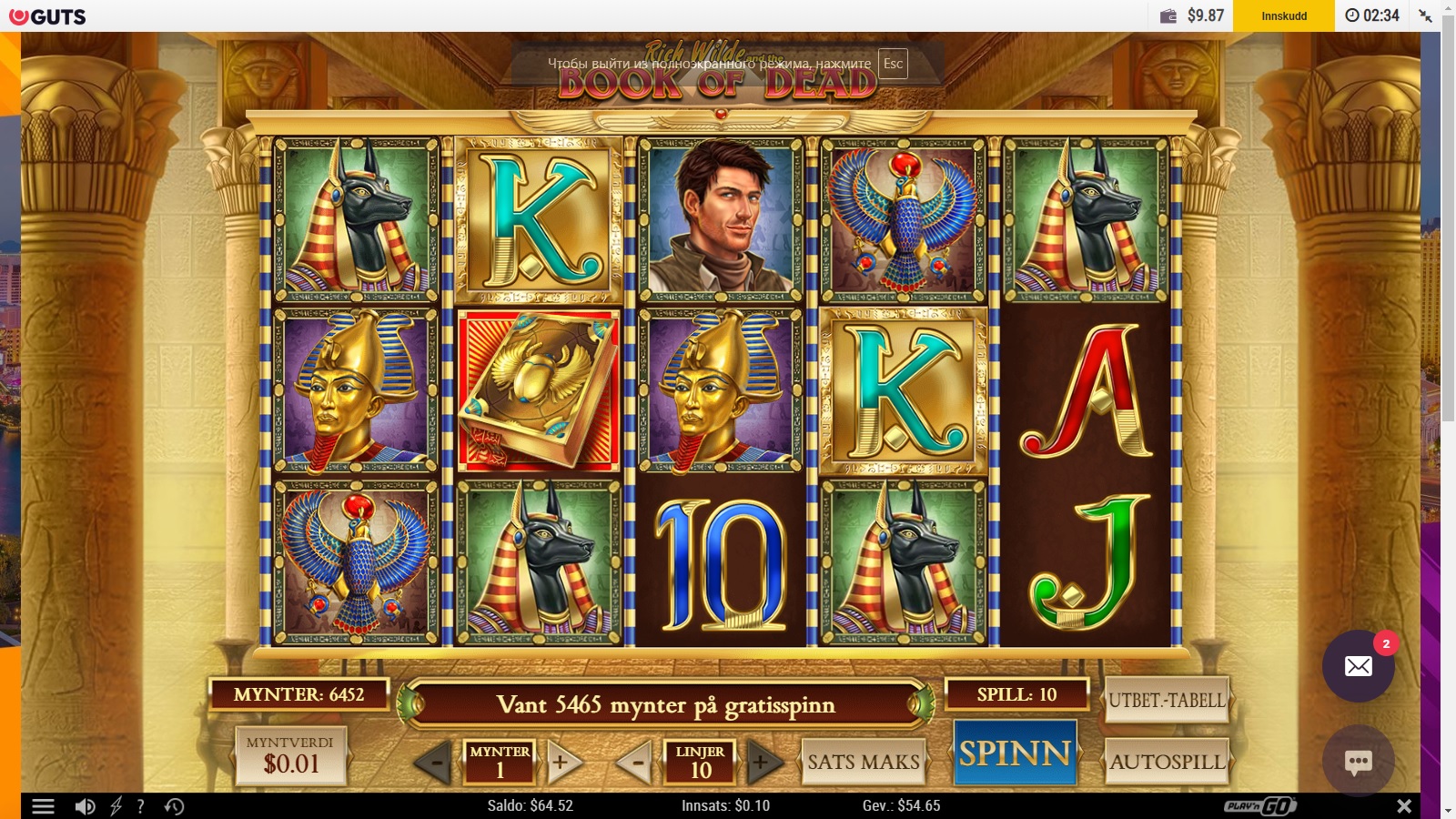Image resolution: width=1456 pixels, height=819 pixels.
Task: Toggle sound with speaker icon
Action: 85,806
